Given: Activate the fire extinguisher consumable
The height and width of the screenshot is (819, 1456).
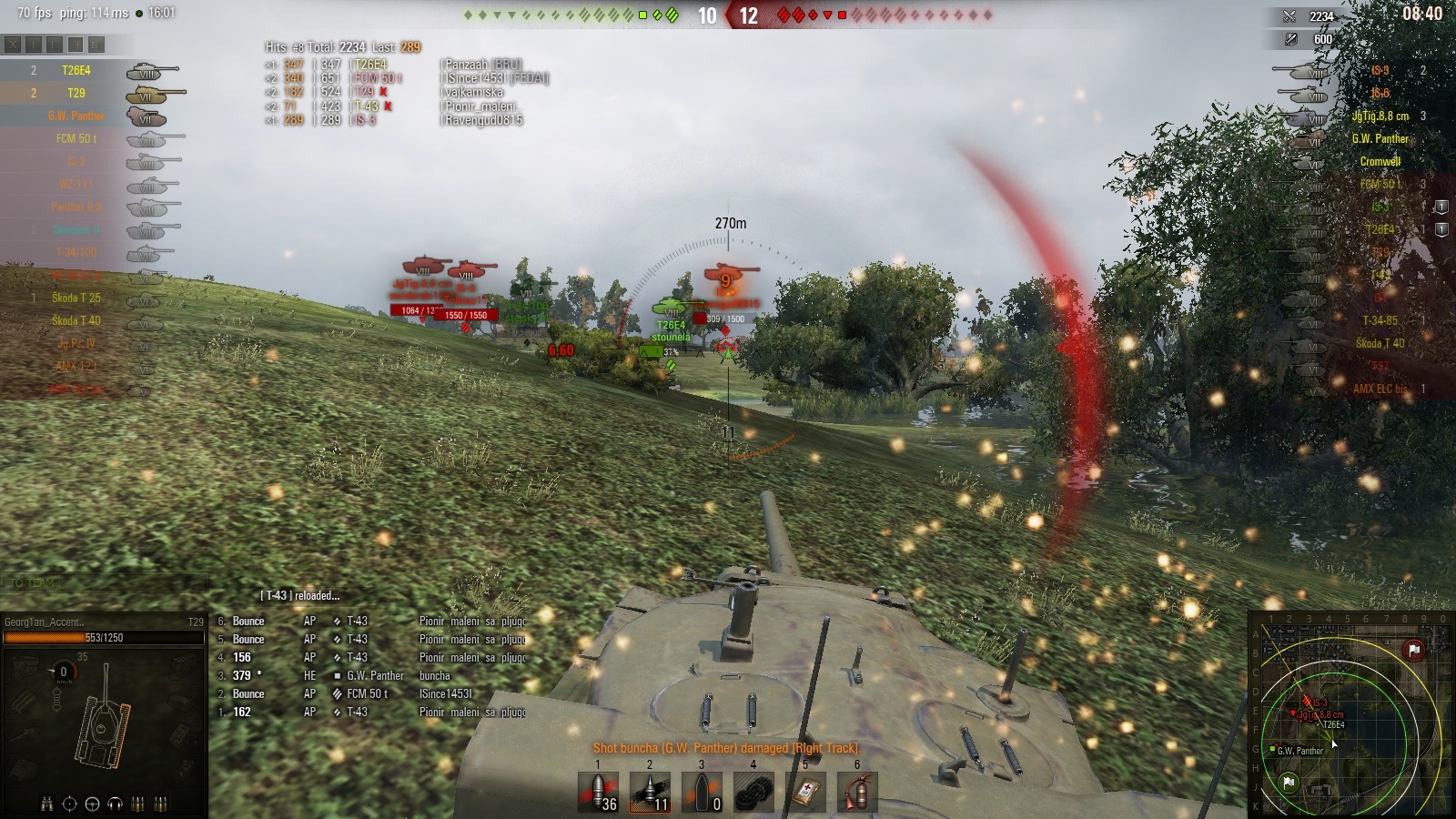Looking at the screenshot, I should click(857, 792).
